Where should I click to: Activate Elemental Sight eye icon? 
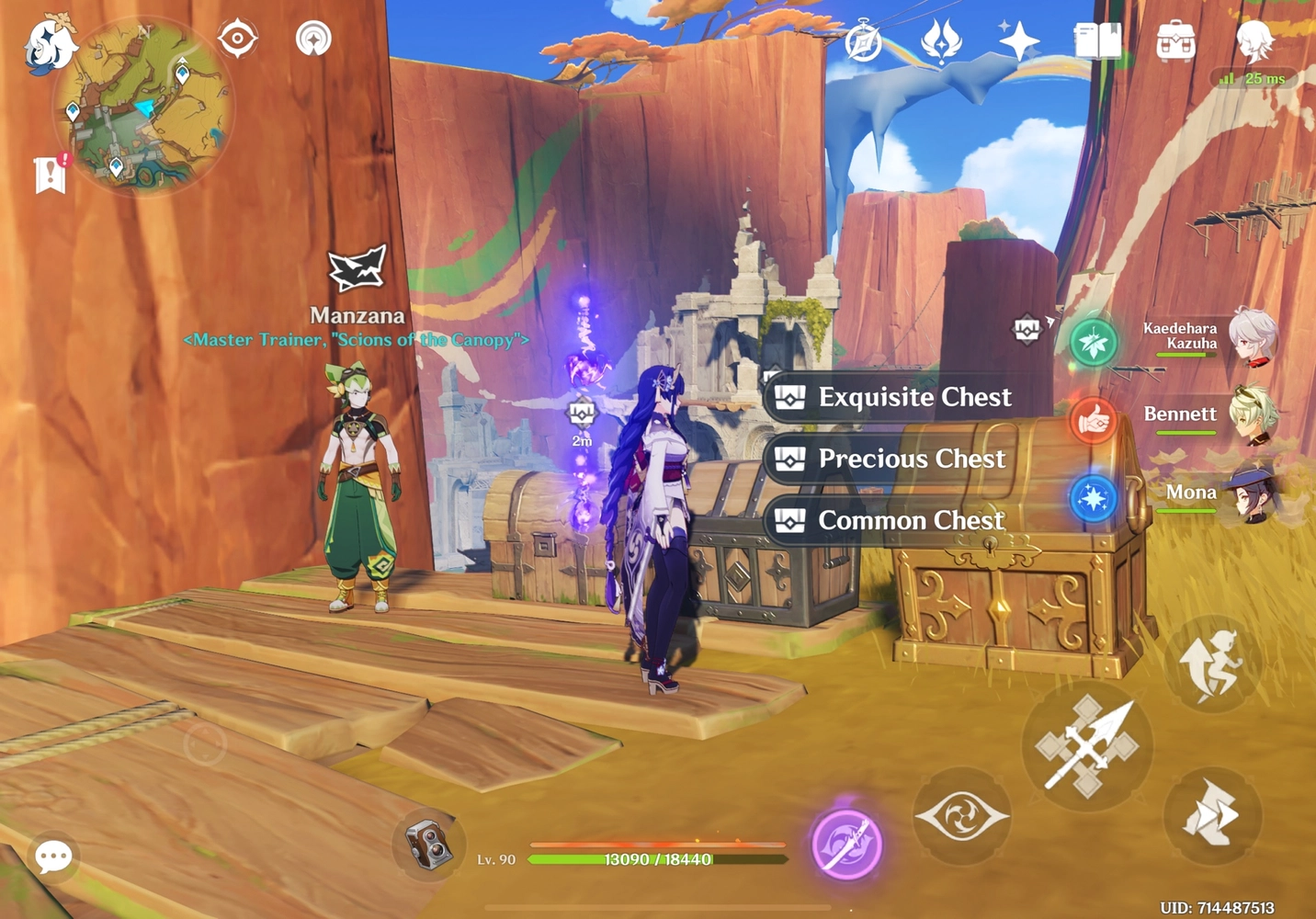click(x=238, y=37)
